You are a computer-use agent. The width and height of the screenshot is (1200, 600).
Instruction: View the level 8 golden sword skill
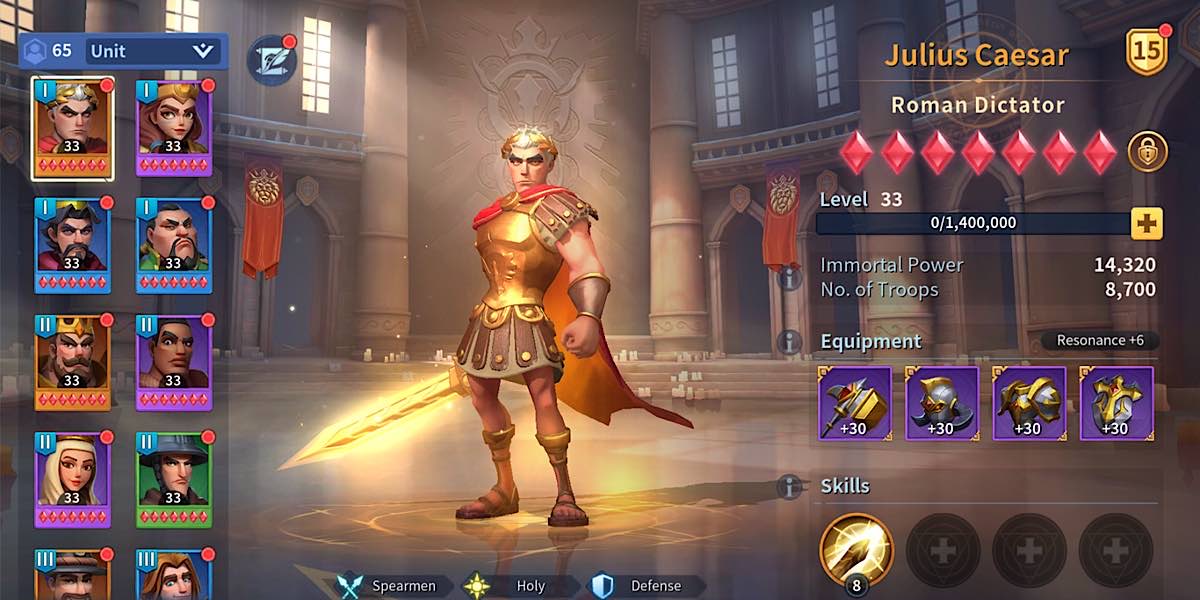coord(856,551)
